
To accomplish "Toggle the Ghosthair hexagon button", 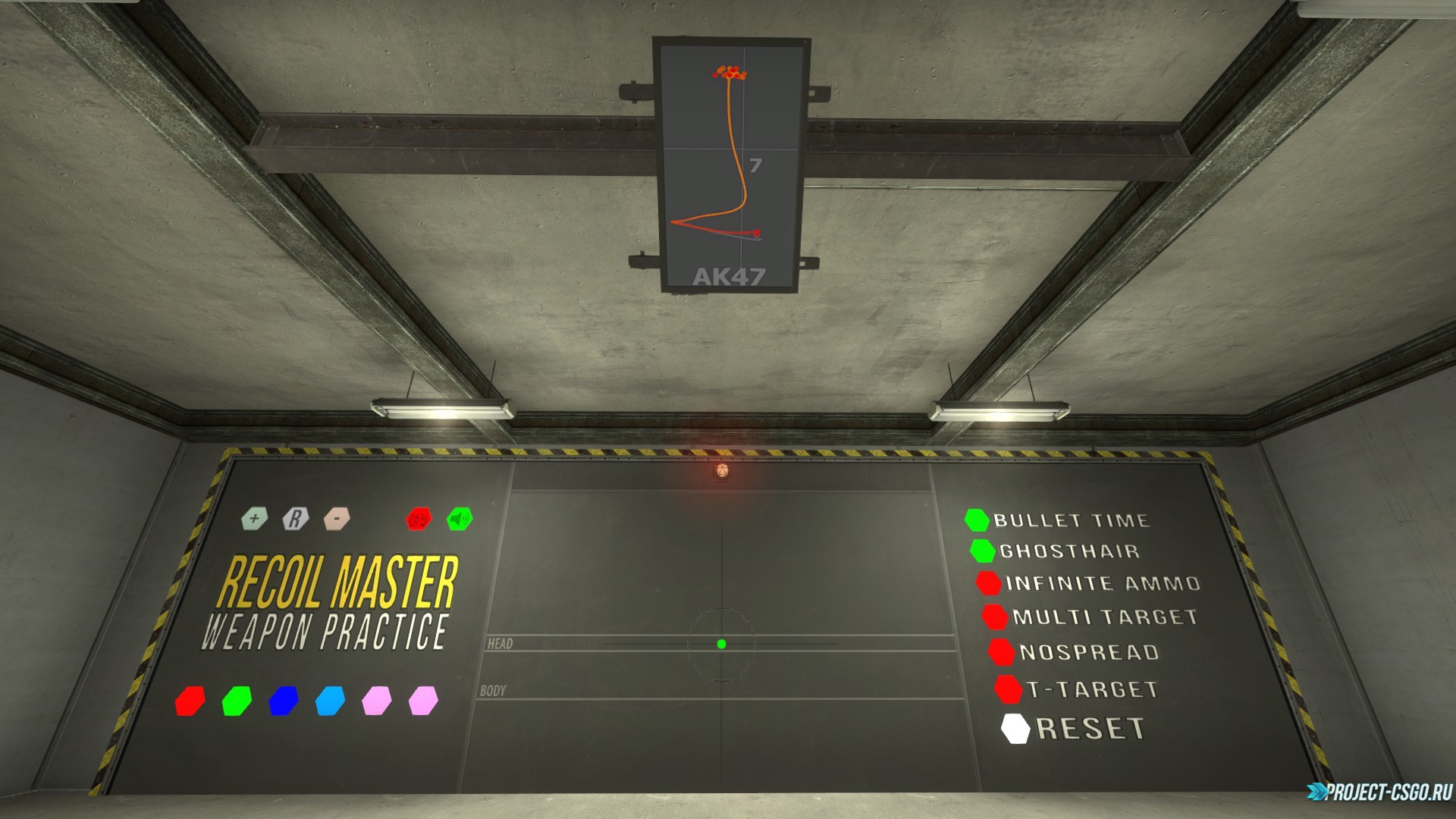I will click(x=983, y=551).
